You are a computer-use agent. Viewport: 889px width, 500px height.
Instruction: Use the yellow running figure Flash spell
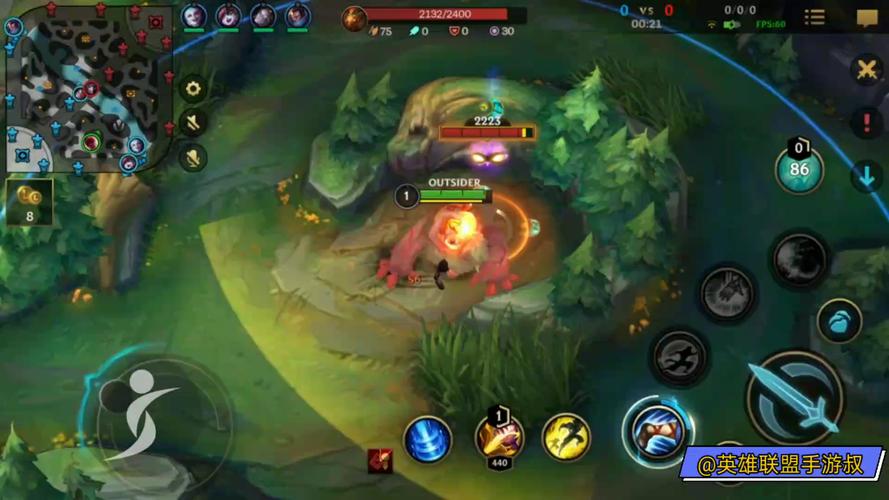coord(566,438)
